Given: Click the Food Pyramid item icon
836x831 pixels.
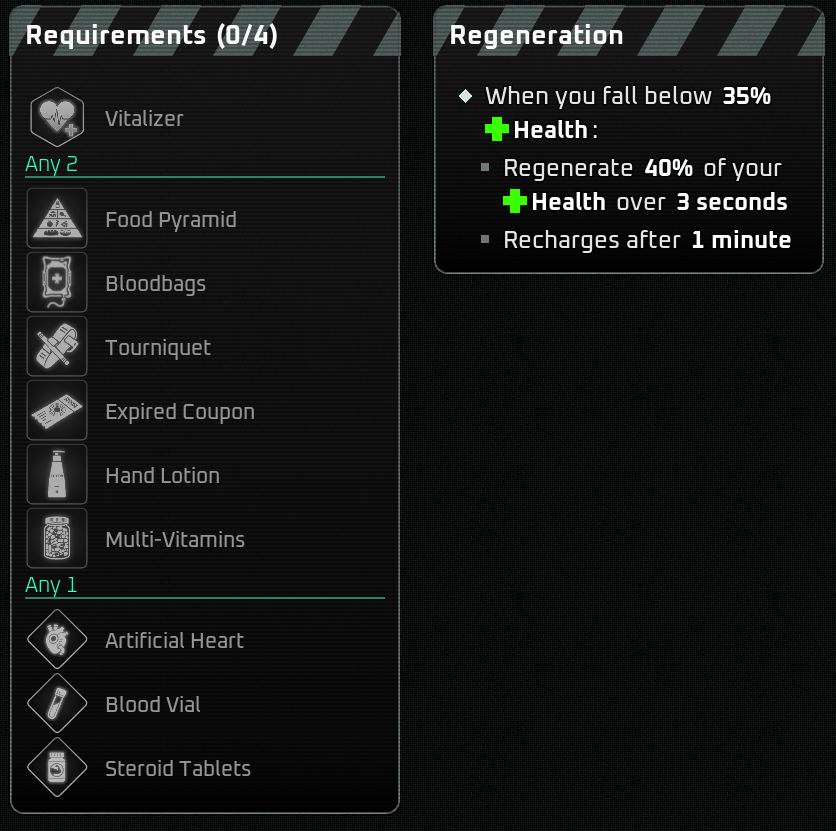Looking at the screenshot, I should pyautogui.click(x=57, y=219).
